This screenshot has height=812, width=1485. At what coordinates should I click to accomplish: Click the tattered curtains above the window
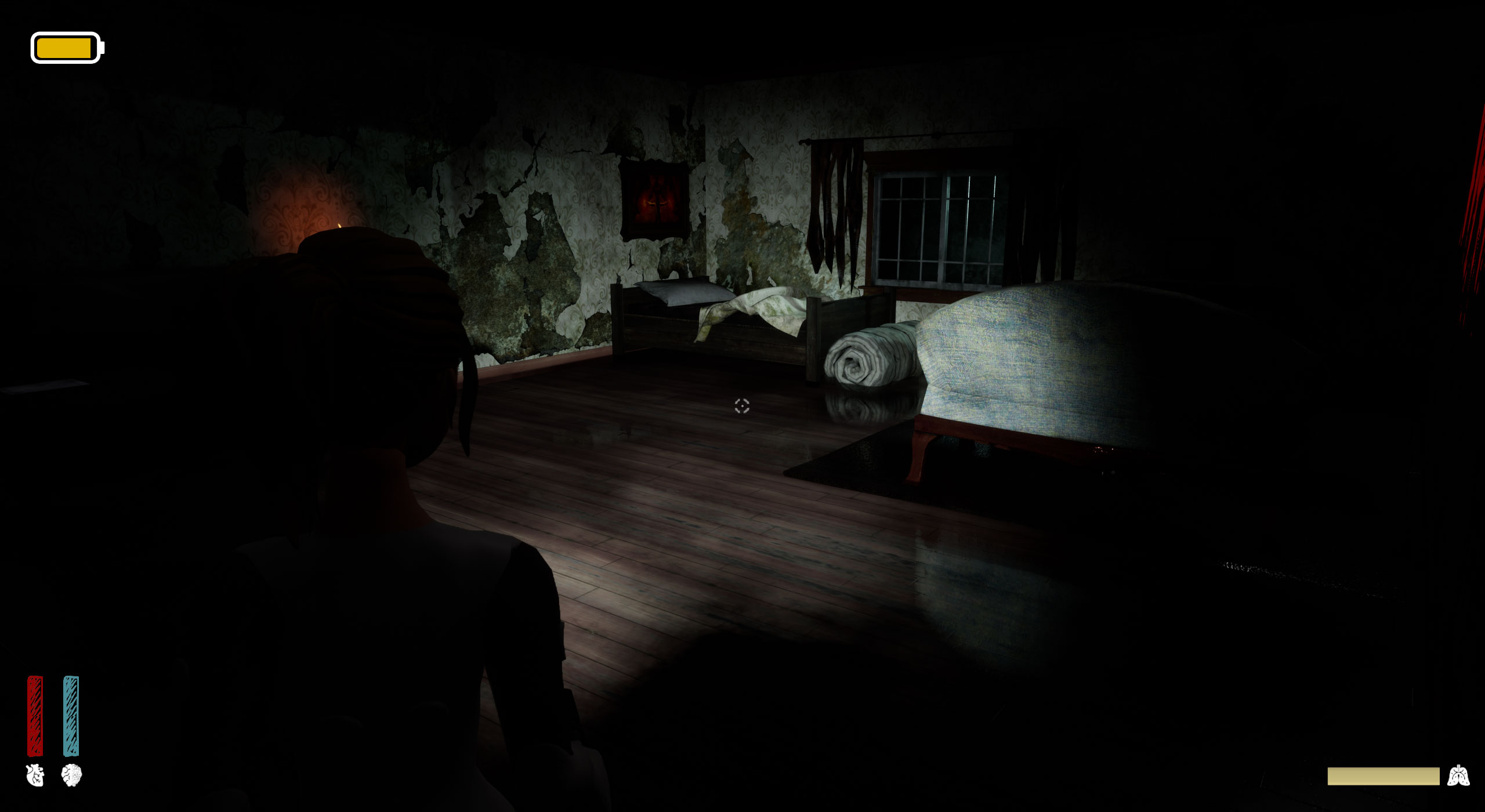835,191
